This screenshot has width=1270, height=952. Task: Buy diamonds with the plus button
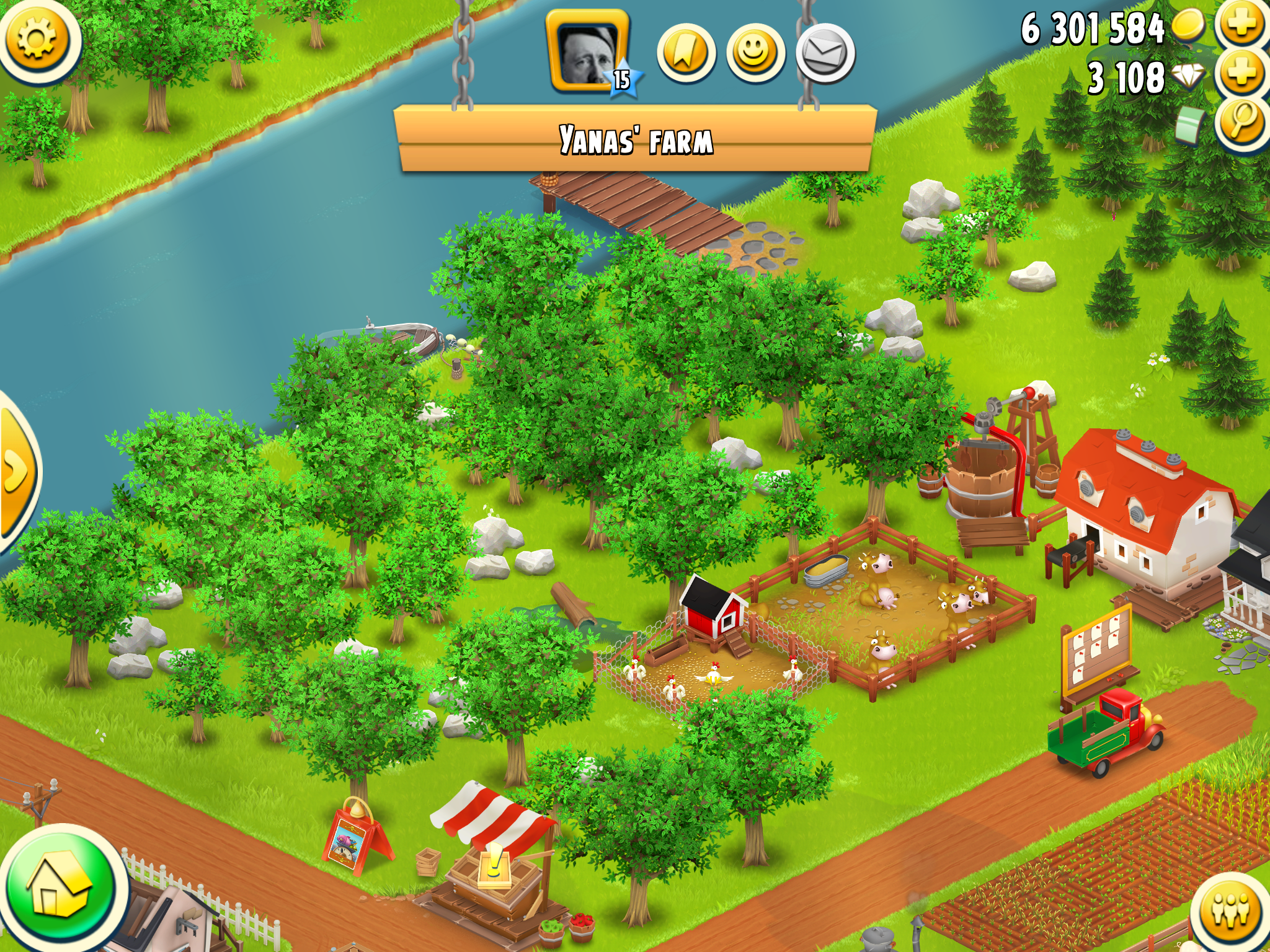click(x=1242, y=73)
